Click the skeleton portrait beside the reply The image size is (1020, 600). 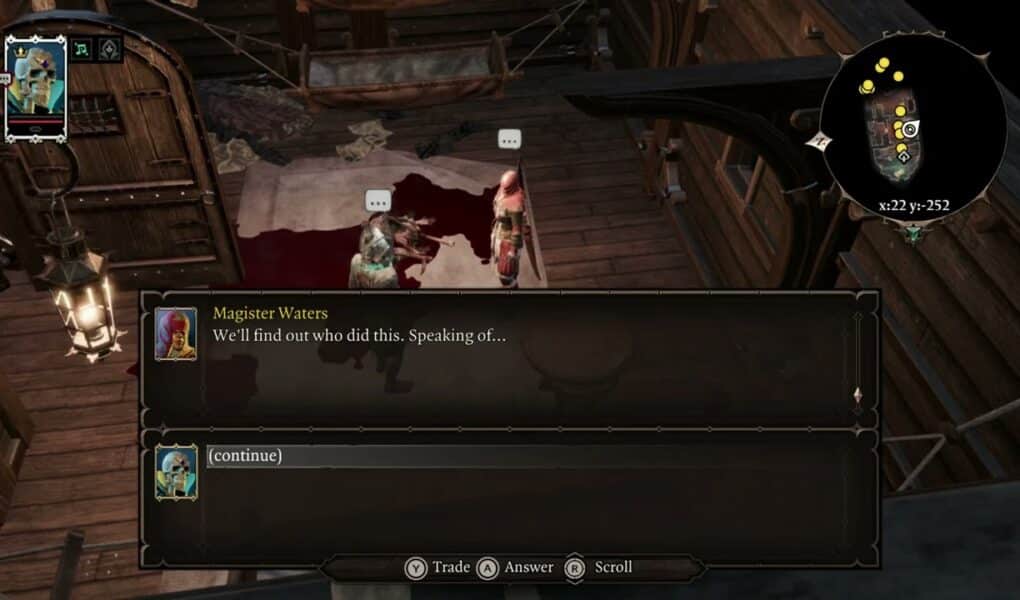(175, 472)
